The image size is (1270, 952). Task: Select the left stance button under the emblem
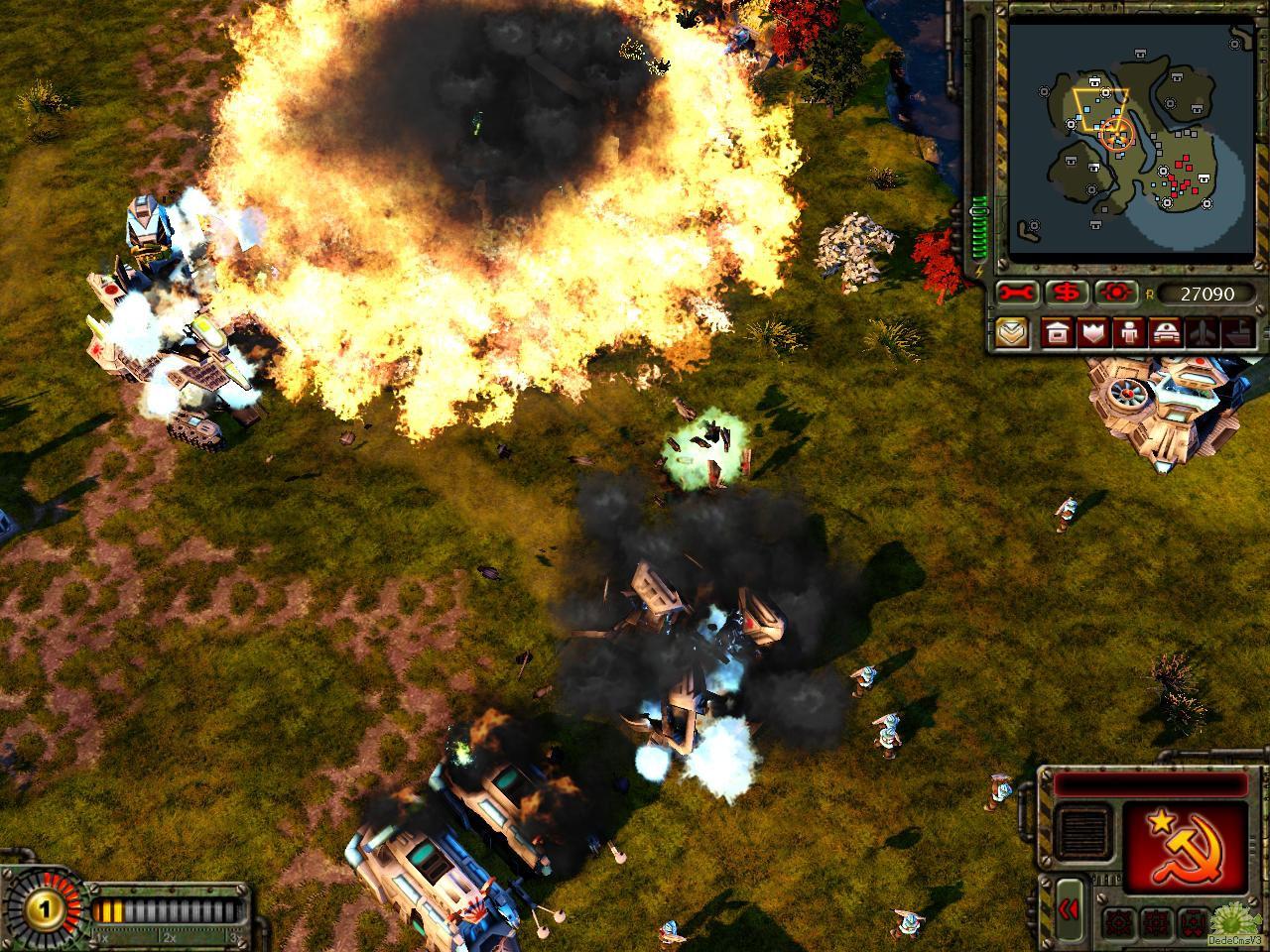(1117, 919)
